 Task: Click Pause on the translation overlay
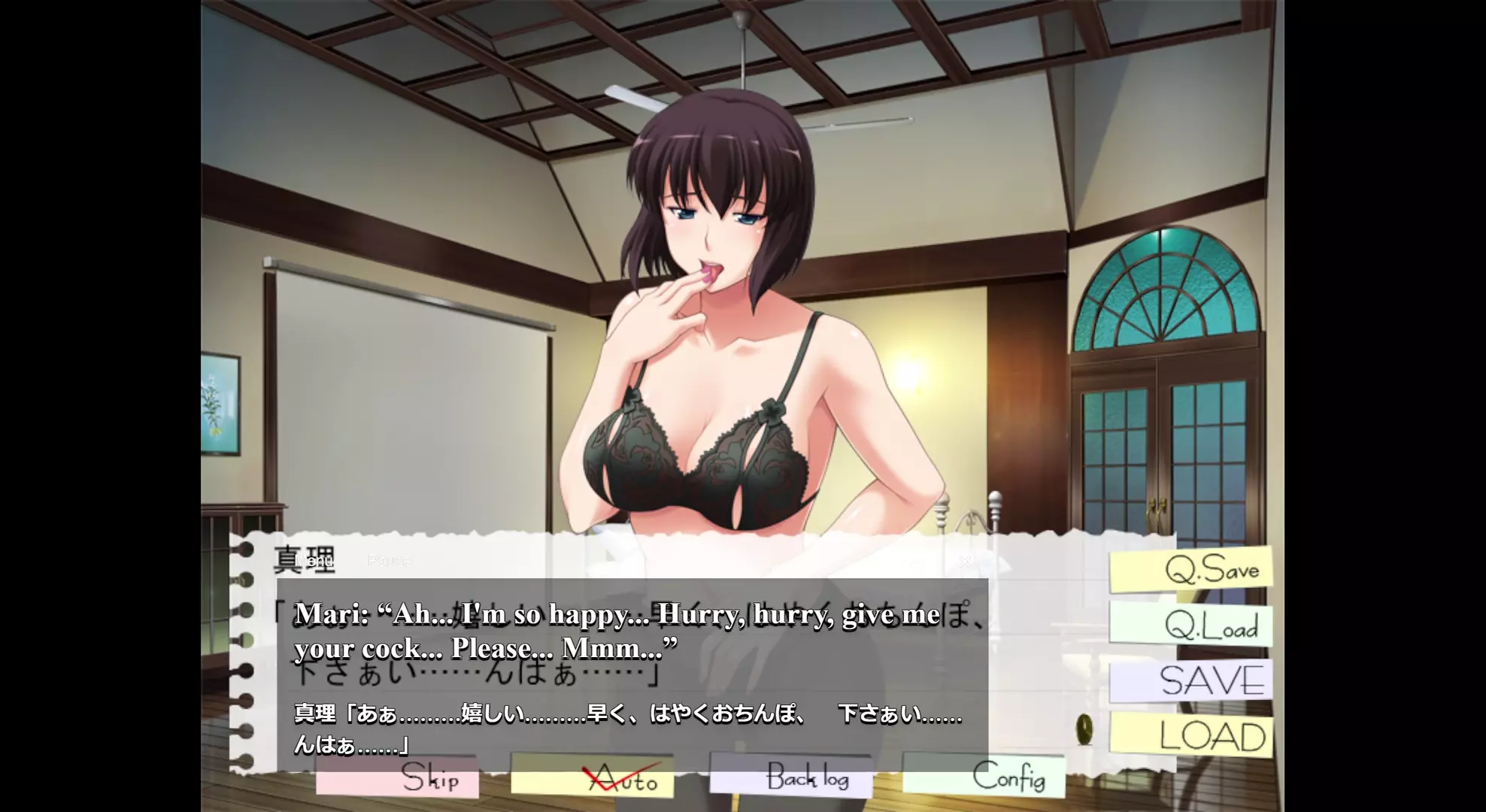(x=390, y=561)
